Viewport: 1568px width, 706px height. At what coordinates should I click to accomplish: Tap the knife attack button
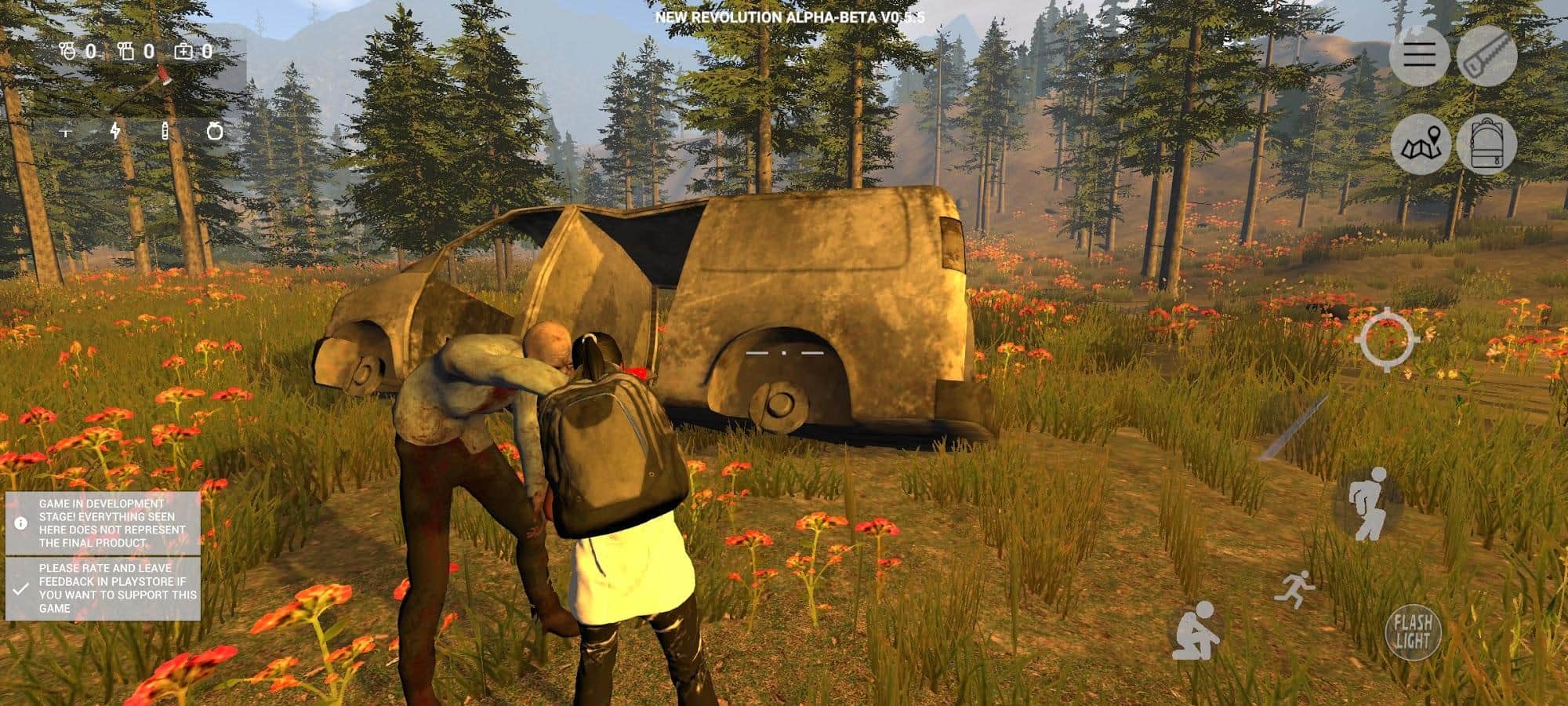(x=1294, y=429)
